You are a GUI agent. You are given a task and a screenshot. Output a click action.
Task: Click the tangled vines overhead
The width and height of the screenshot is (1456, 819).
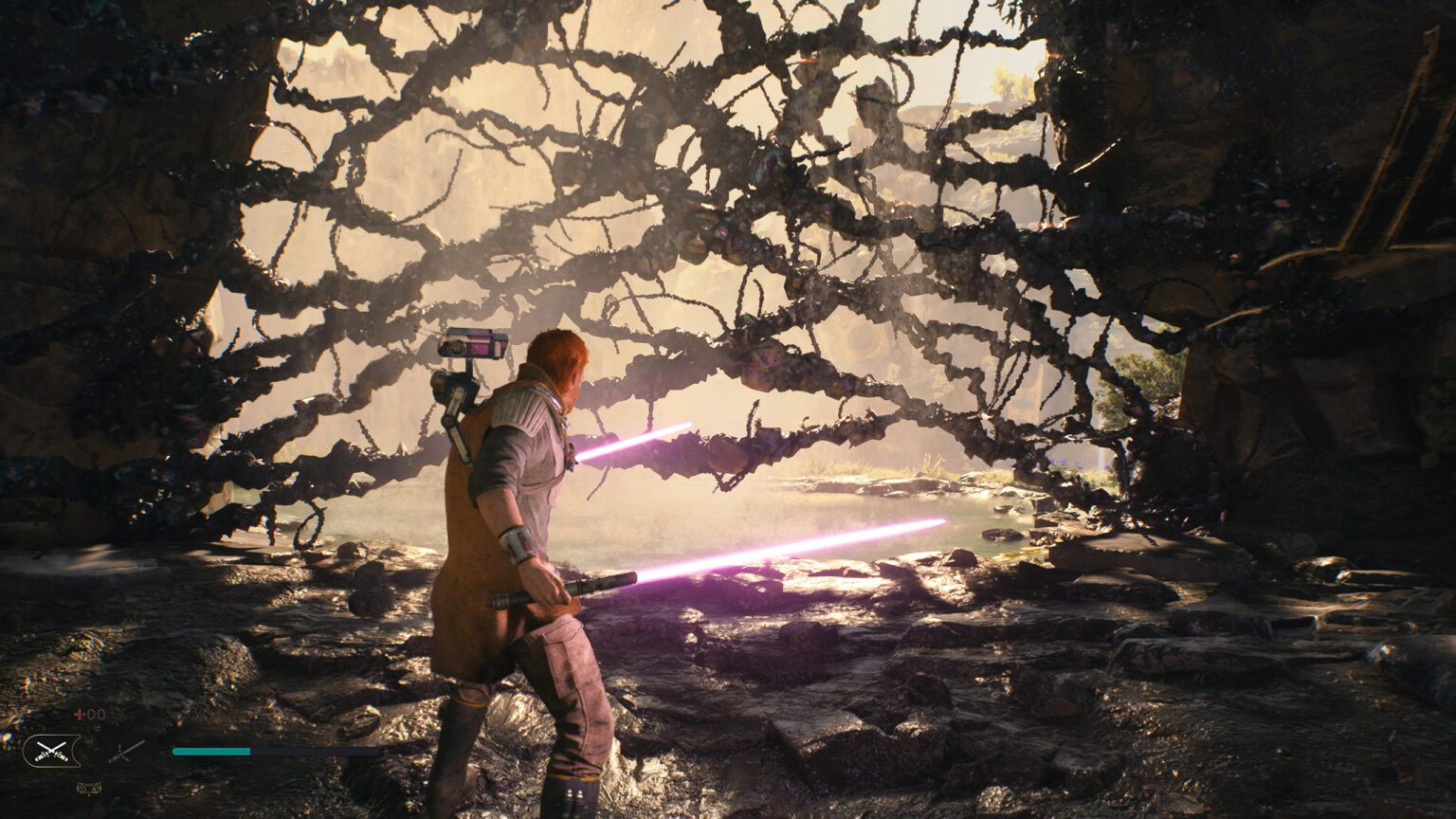pyautogui.click(x=664, y=142)
